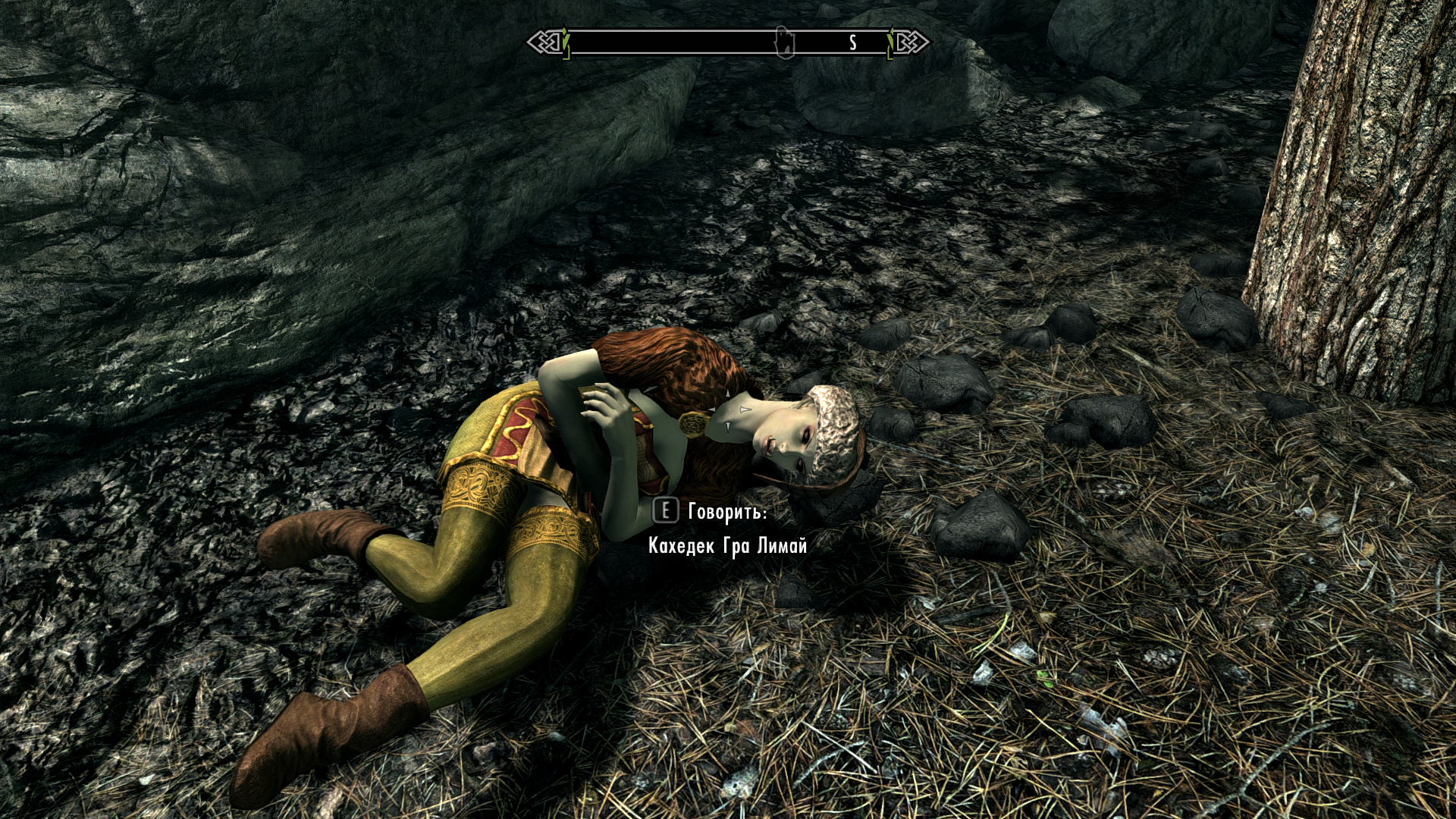The height and width of the screenshot is (819, 1456).
Task: Click the S heading on the compass bar
Action: pyautogui.click(x=853, y=43)
